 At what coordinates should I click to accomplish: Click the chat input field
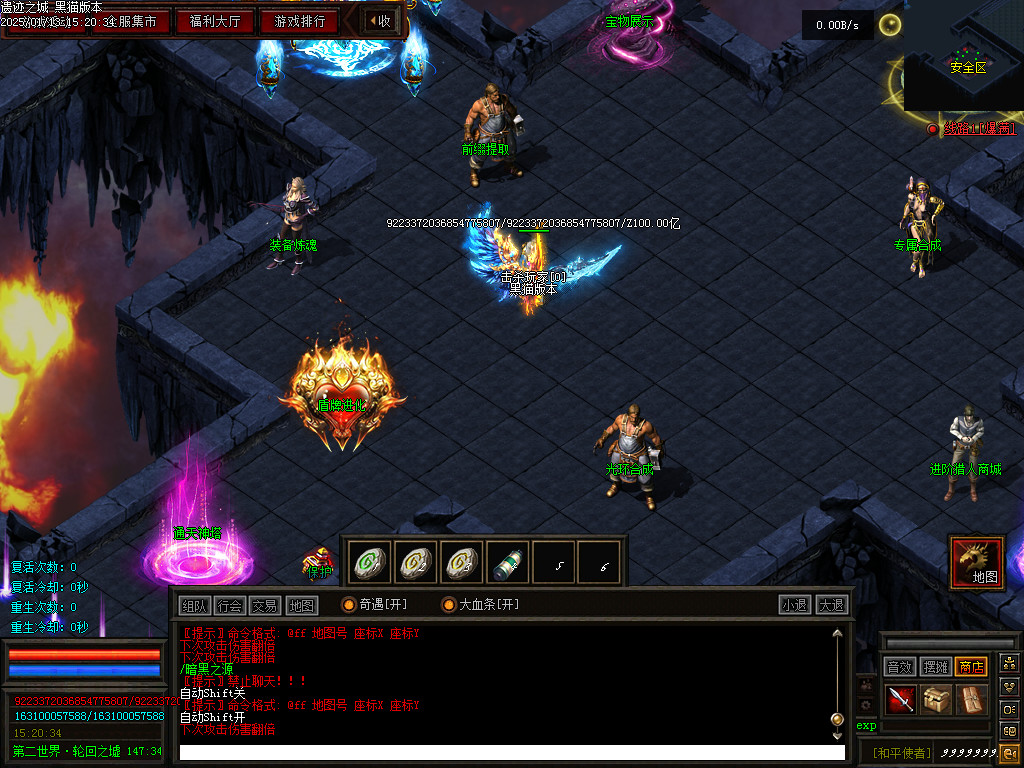pos(510,752)
